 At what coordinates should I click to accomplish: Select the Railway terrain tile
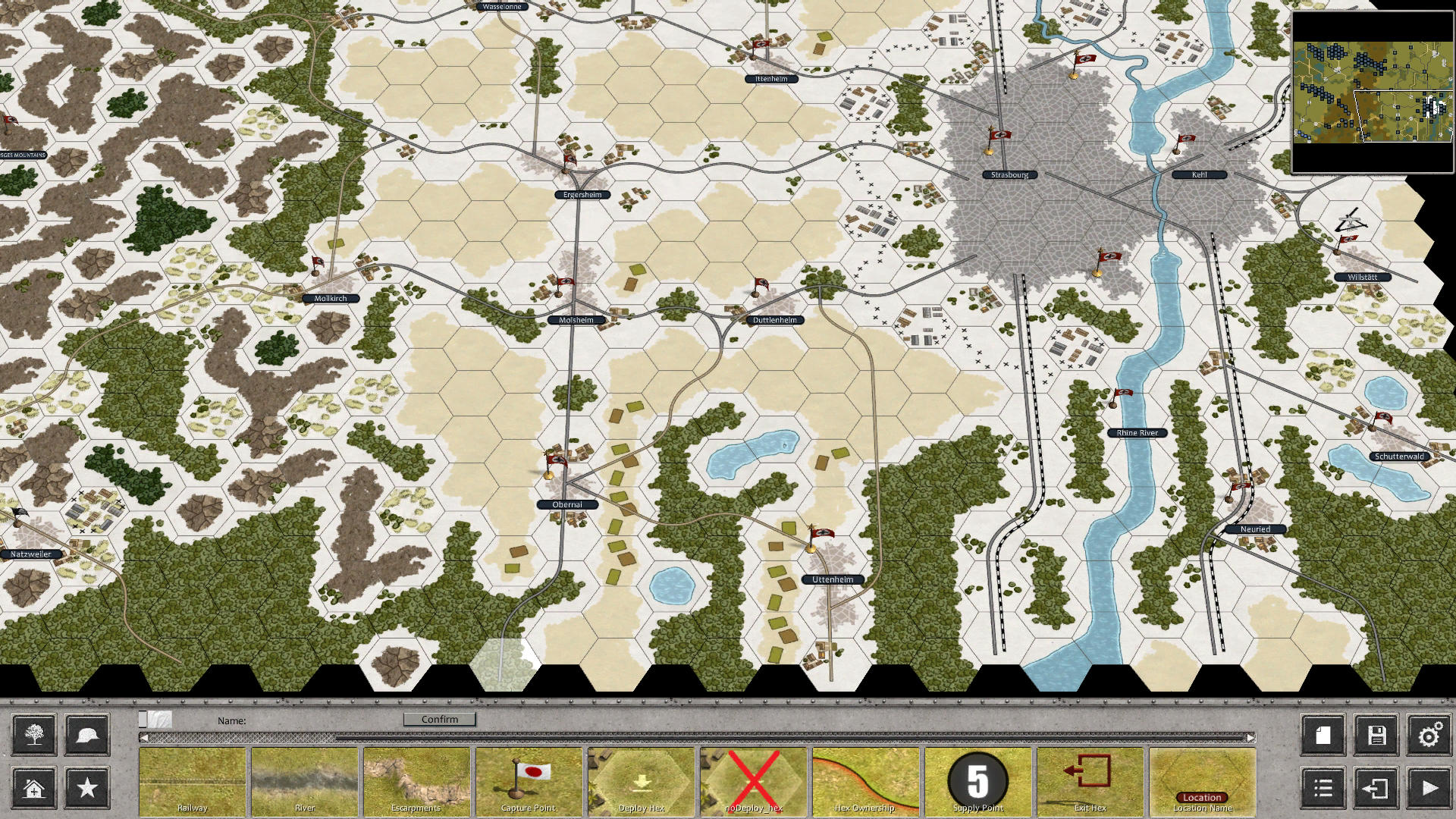(194, 781)
